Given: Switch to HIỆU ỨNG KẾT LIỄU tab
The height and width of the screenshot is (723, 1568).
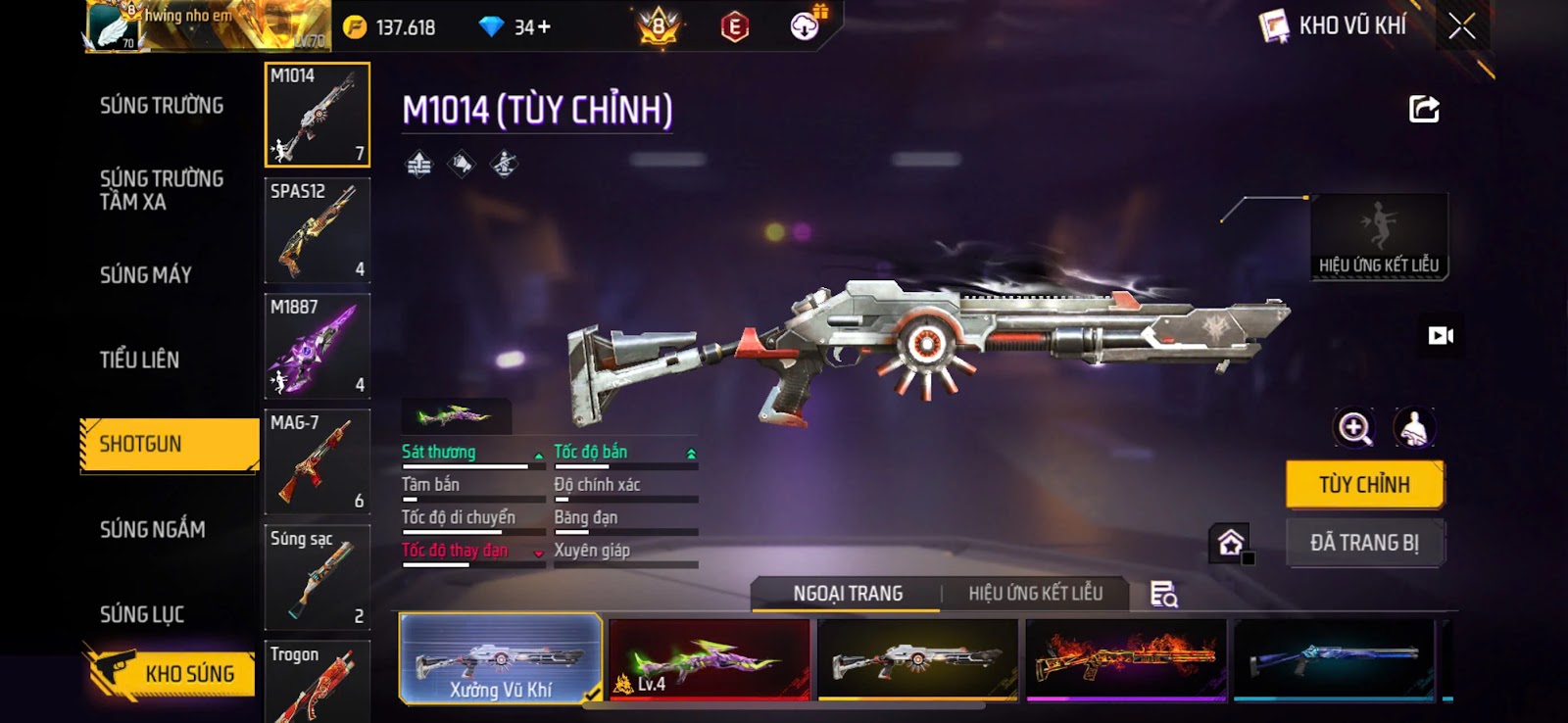Looking at the screenshot, I should pyautogui.click(x=1035, y=594).
